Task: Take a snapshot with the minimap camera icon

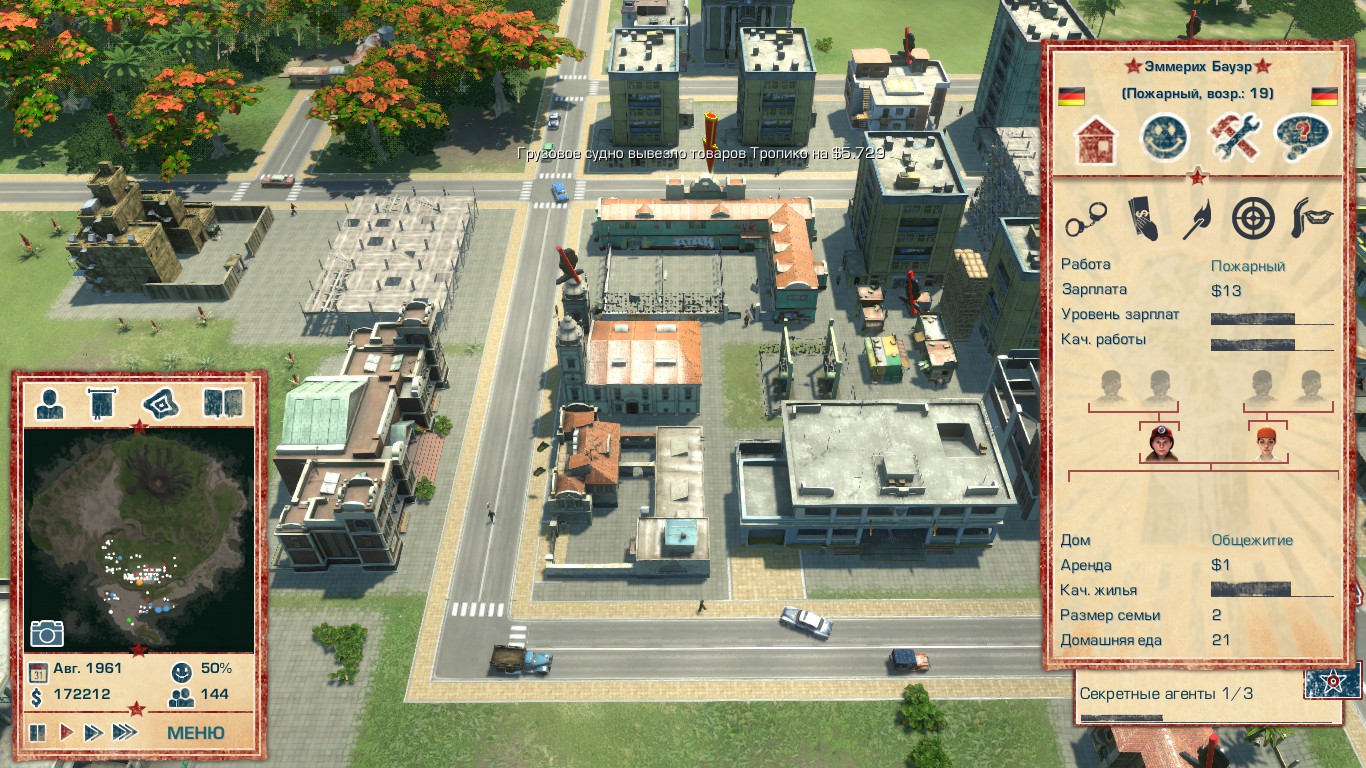Action: coord(45,634)
